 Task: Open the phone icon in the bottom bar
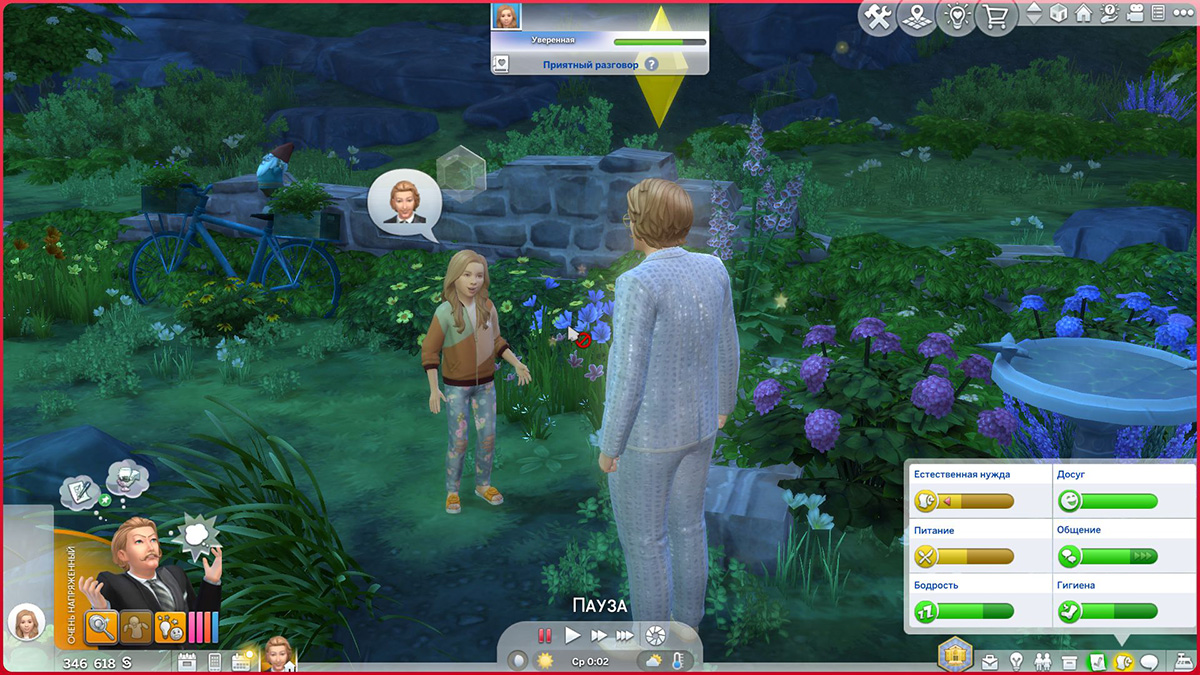click(x=214, y=662)
